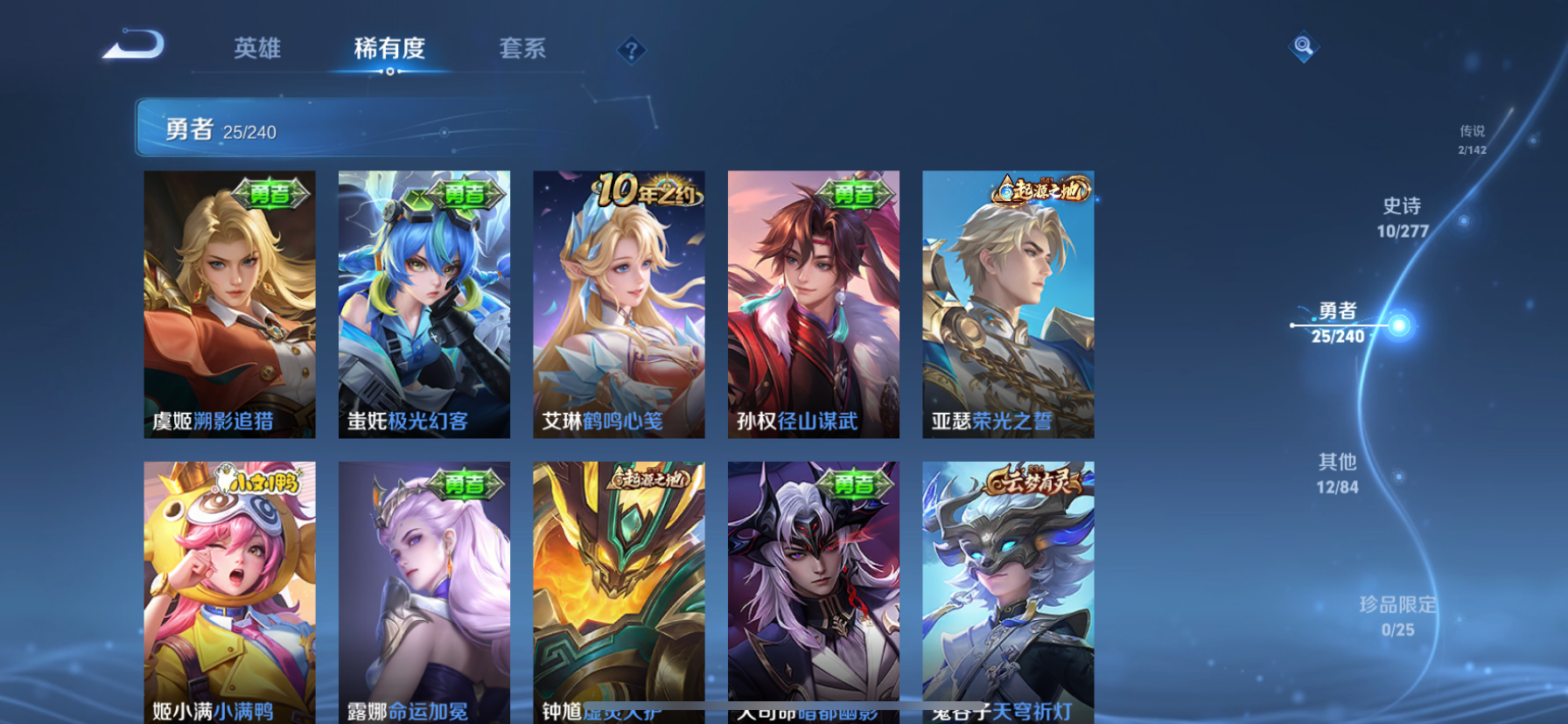The image size is (1568, 724).
Task: Click the back arrow in the top-left corner
Action: click(133, 45)
